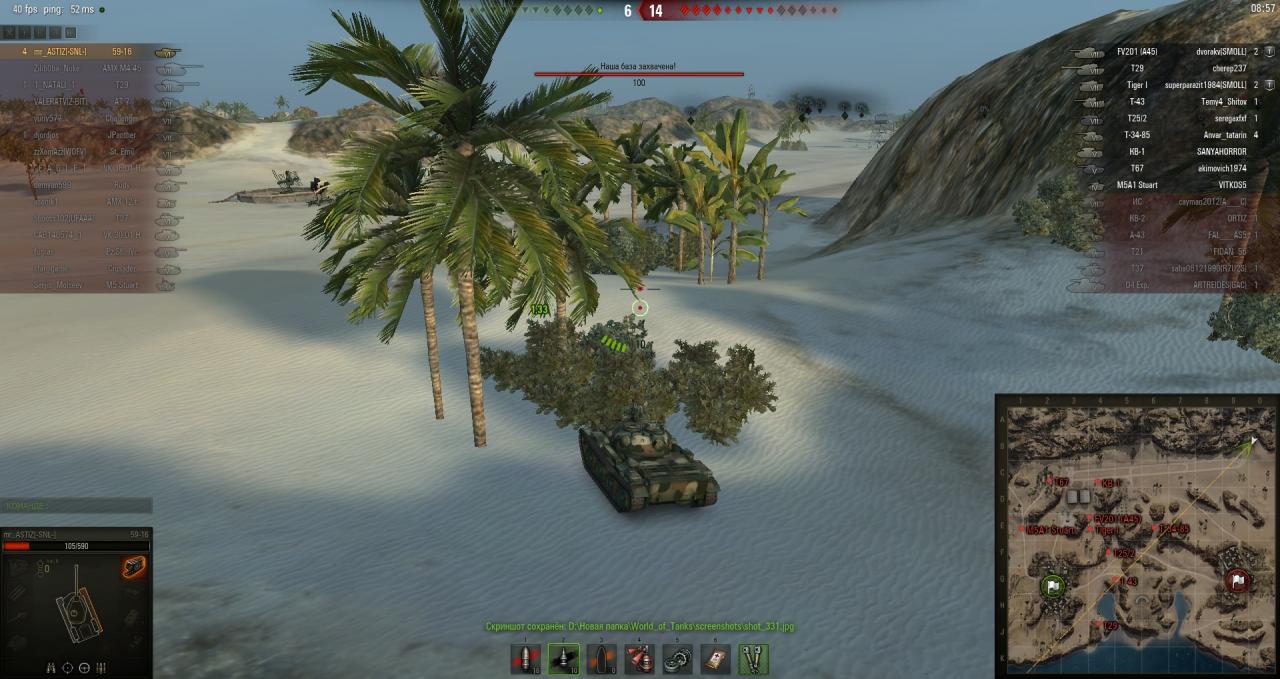Click the green allied base flag on minimap
1280x679 pixels.
click(1052, 586)
